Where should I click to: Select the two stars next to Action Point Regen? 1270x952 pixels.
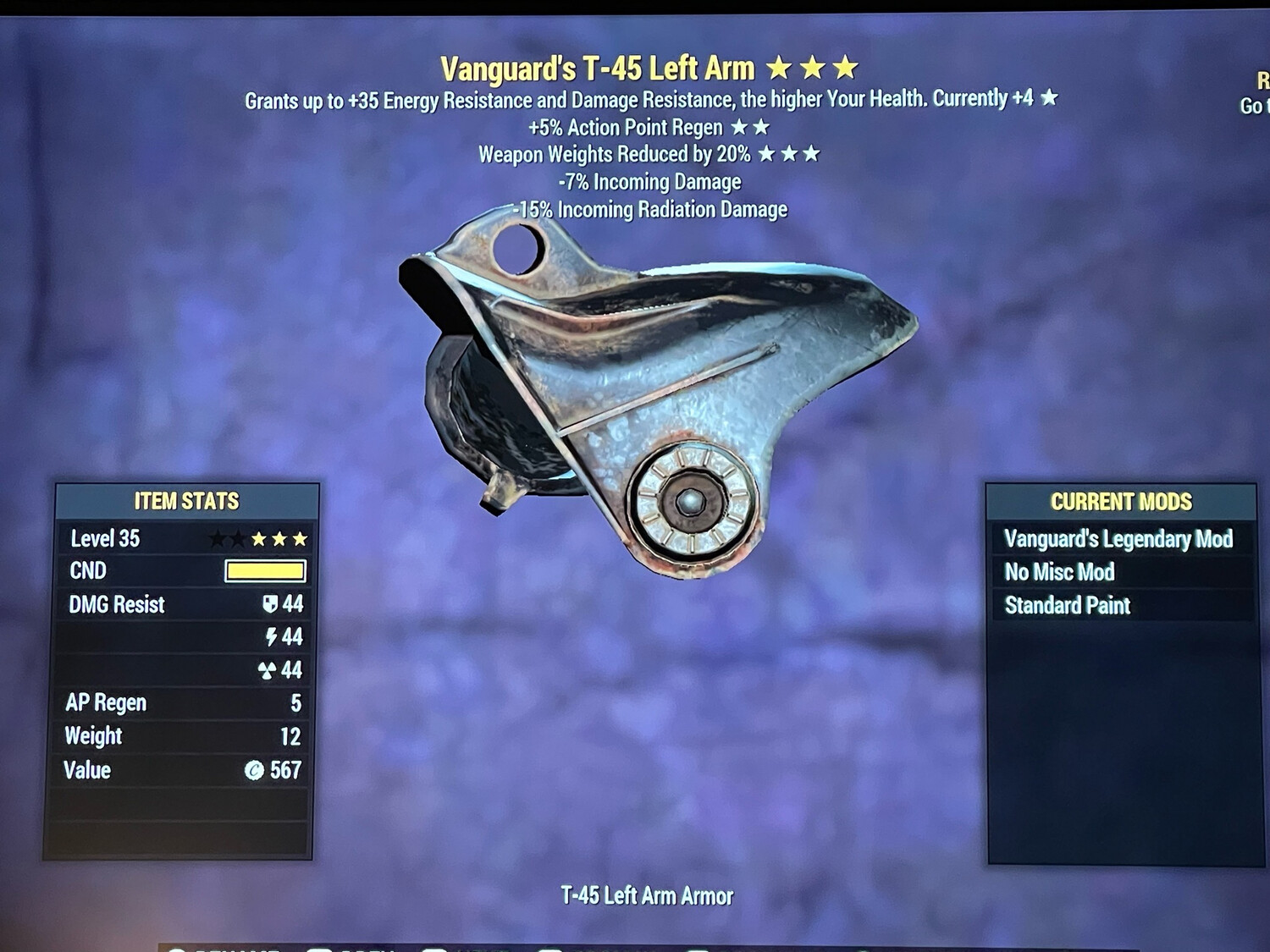(x=748, y=128)
